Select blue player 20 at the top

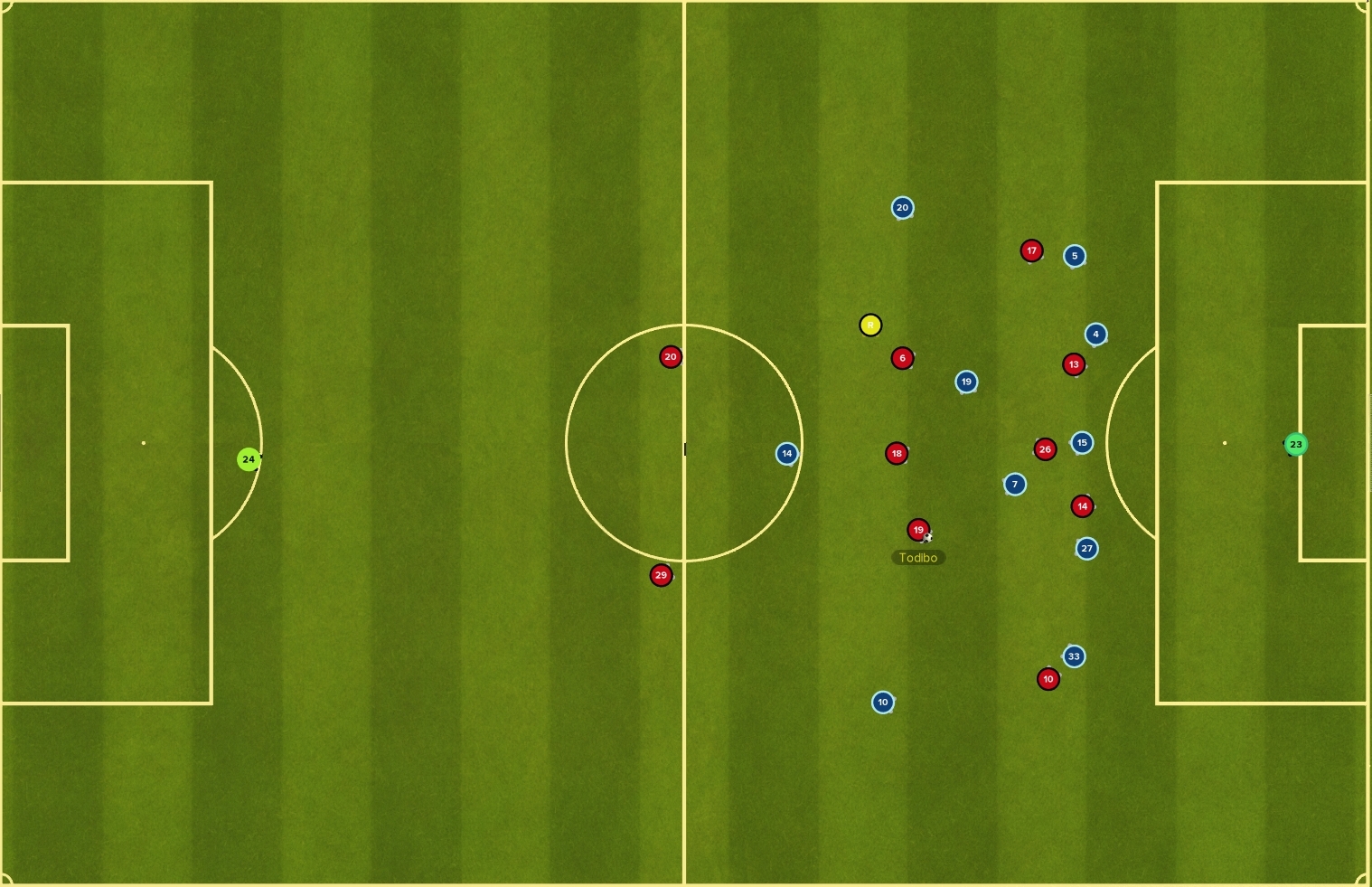[x=901, y=207]
